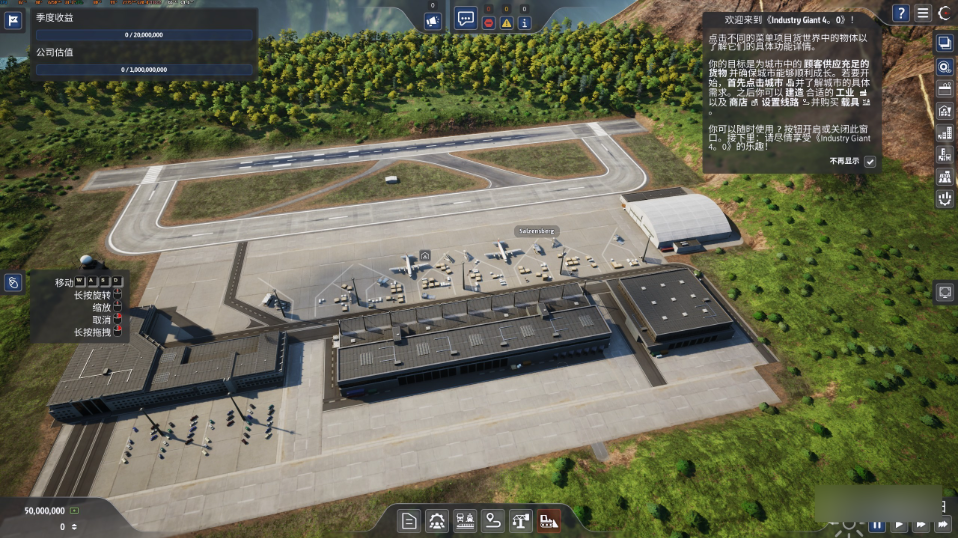Open the megaphone announcements button

(433, 21)
